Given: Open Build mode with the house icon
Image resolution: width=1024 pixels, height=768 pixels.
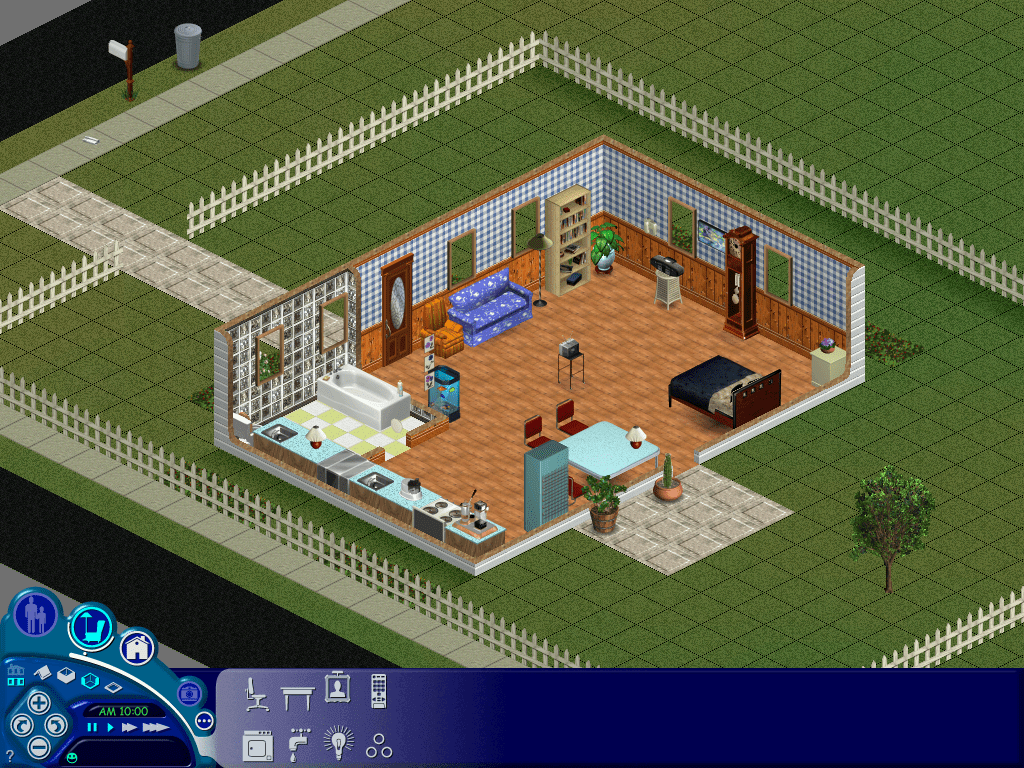Looking at the screenshot, I should click(x=138, y=647).
